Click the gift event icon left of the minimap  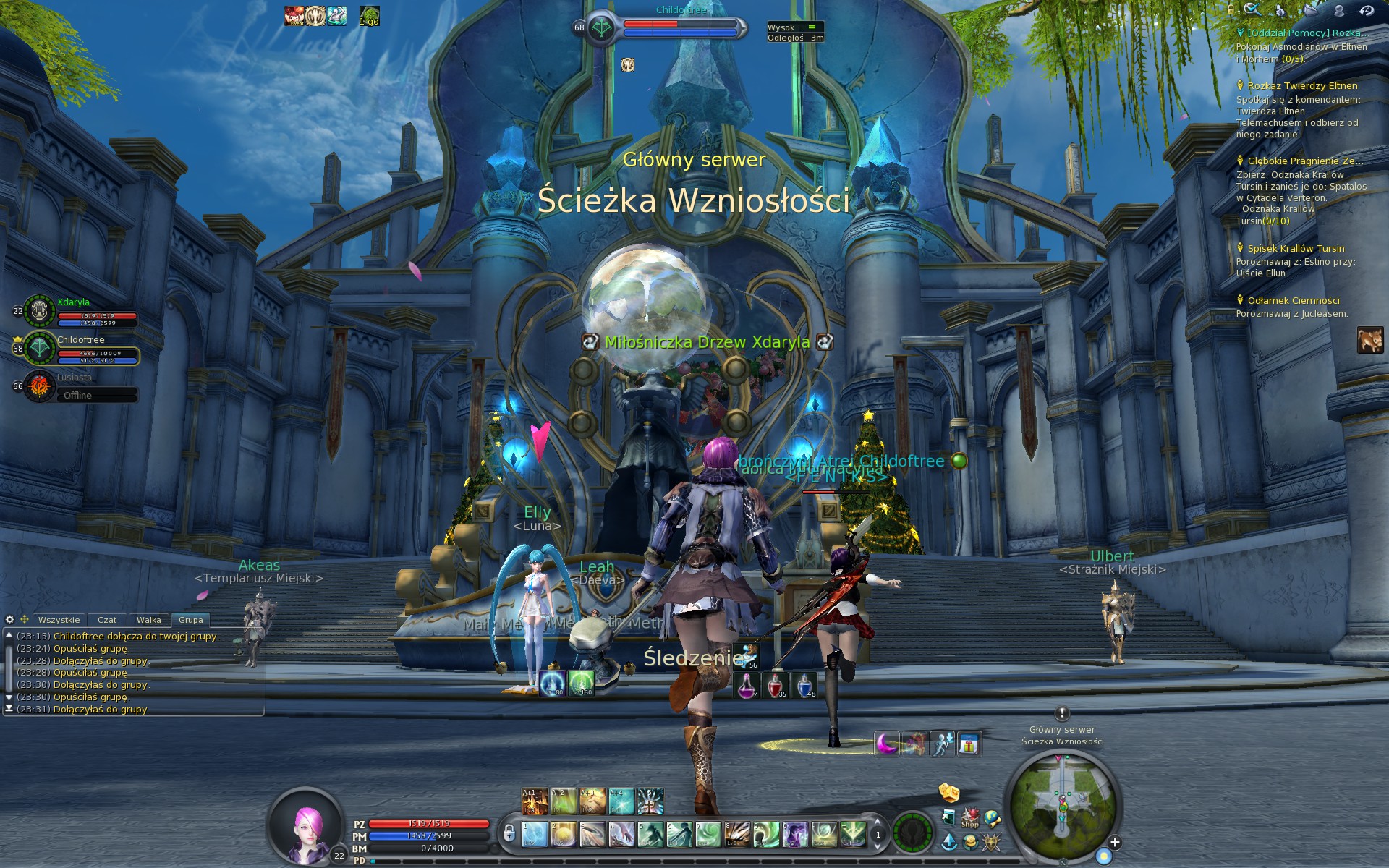(970, 743)
